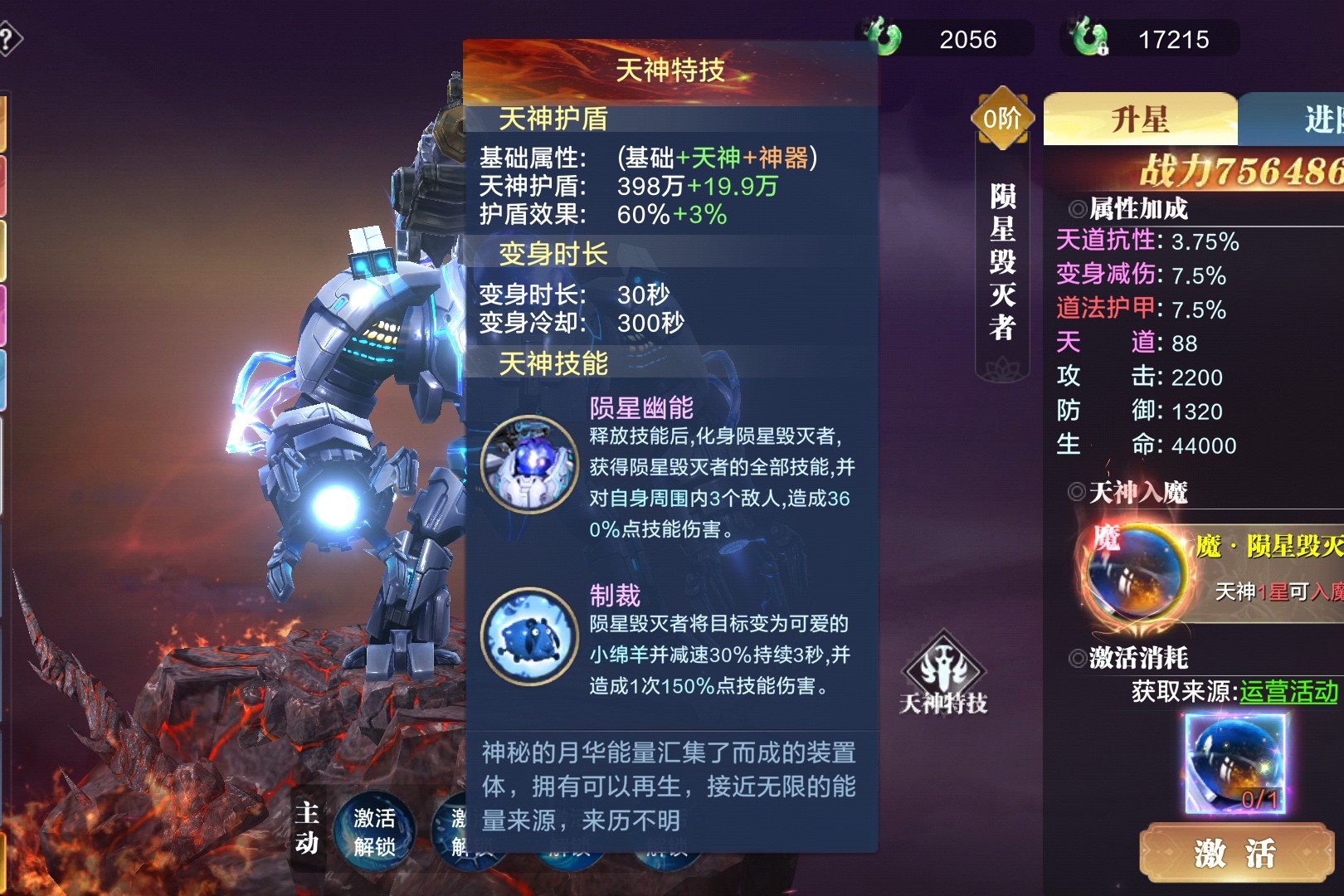Tap the first 激活解锁 active skill slot

[373, 832]
